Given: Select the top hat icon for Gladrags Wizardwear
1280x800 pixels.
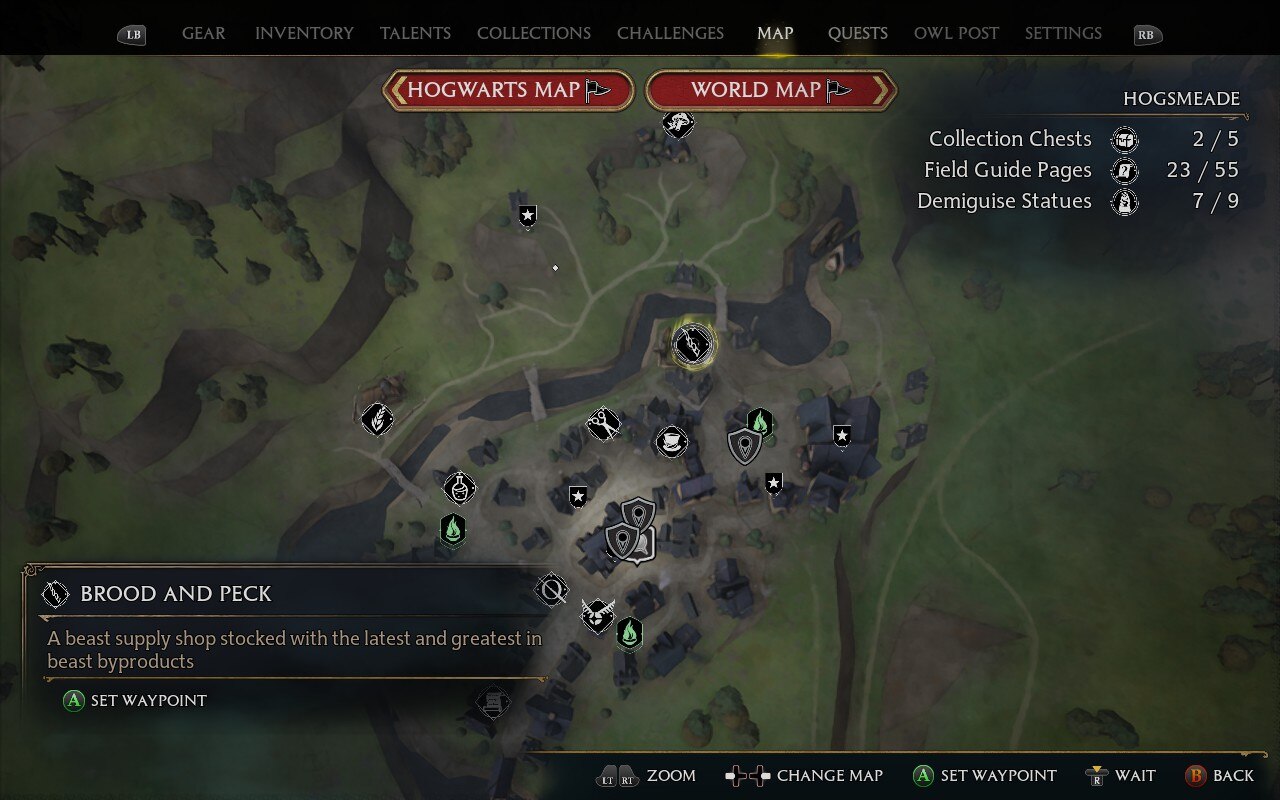Looking at the screenshot, I should (671, 442).
